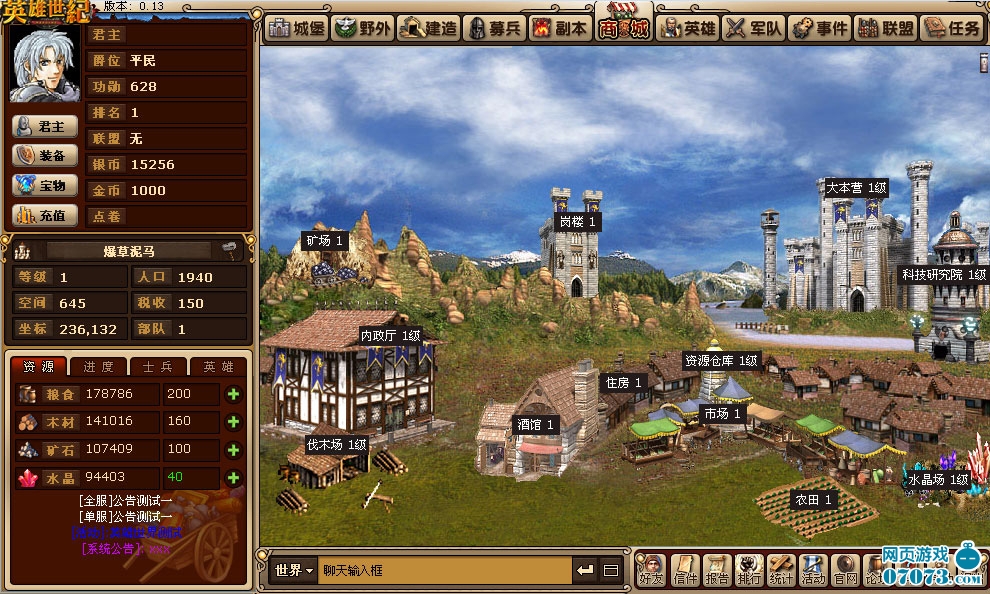Add 粮食 food with the plus button
This screenshot has width=990, height=594.
tap(234, 395)
